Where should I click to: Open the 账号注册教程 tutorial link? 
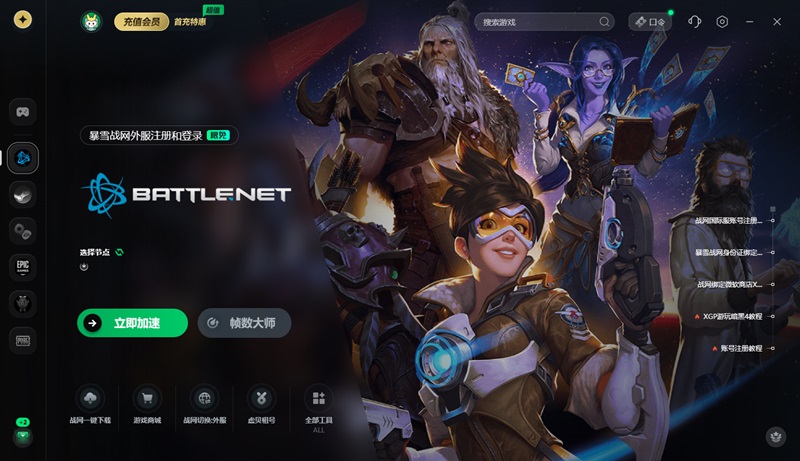741,348
